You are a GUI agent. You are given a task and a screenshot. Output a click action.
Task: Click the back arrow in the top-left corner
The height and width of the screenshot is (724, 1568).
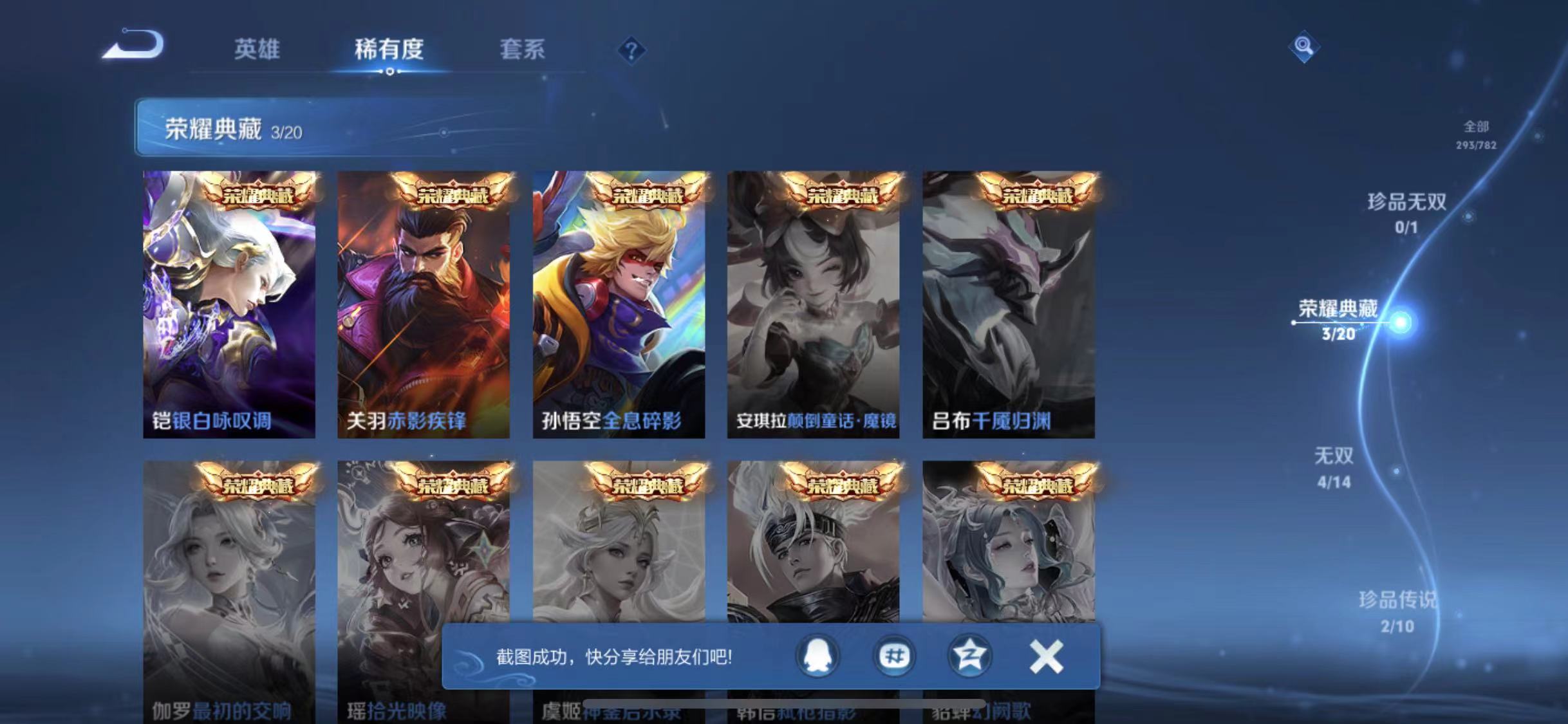click(133, 43)
